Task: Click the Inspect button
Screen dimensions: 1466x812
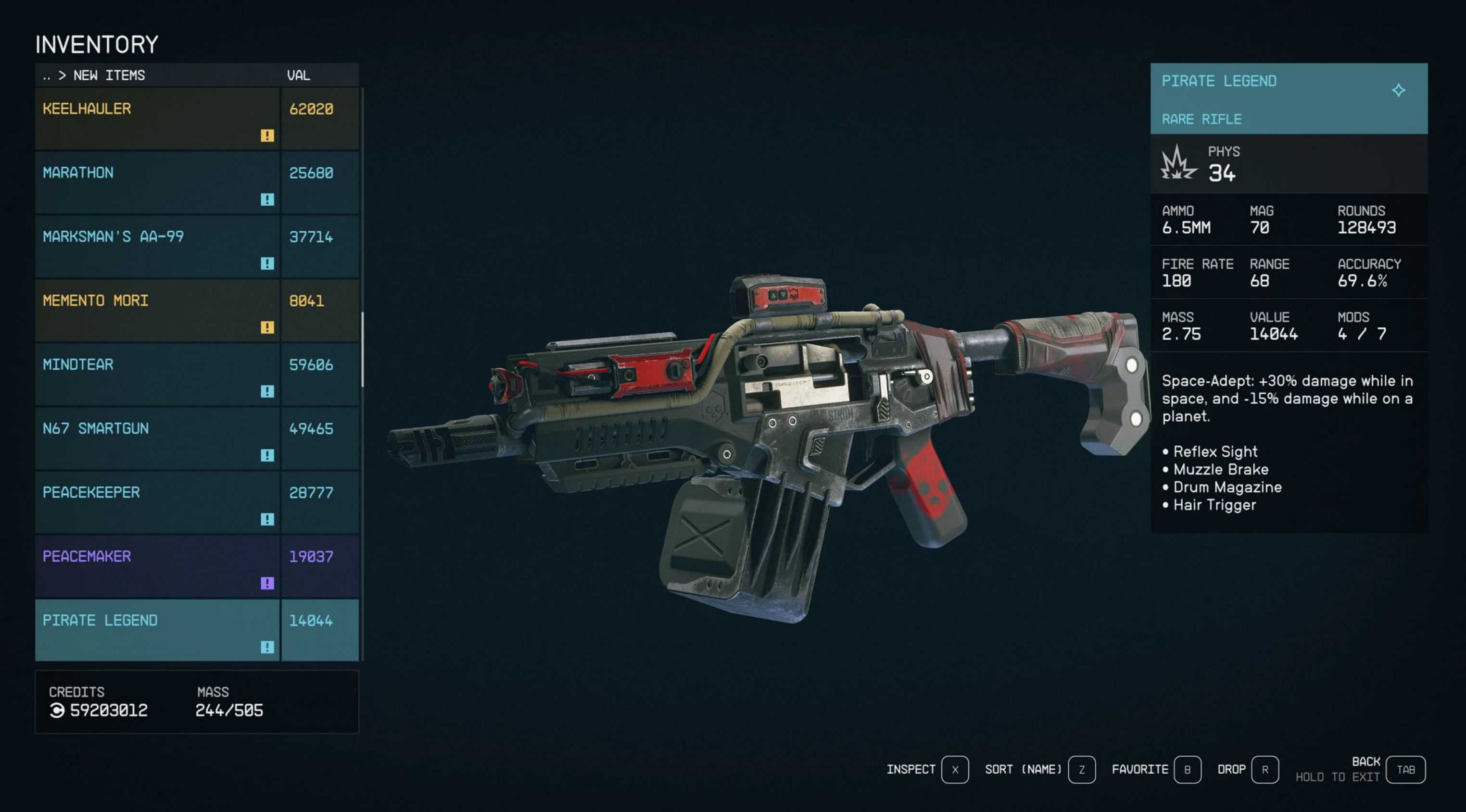Action: pyautogui.click(x=954, y=769)
